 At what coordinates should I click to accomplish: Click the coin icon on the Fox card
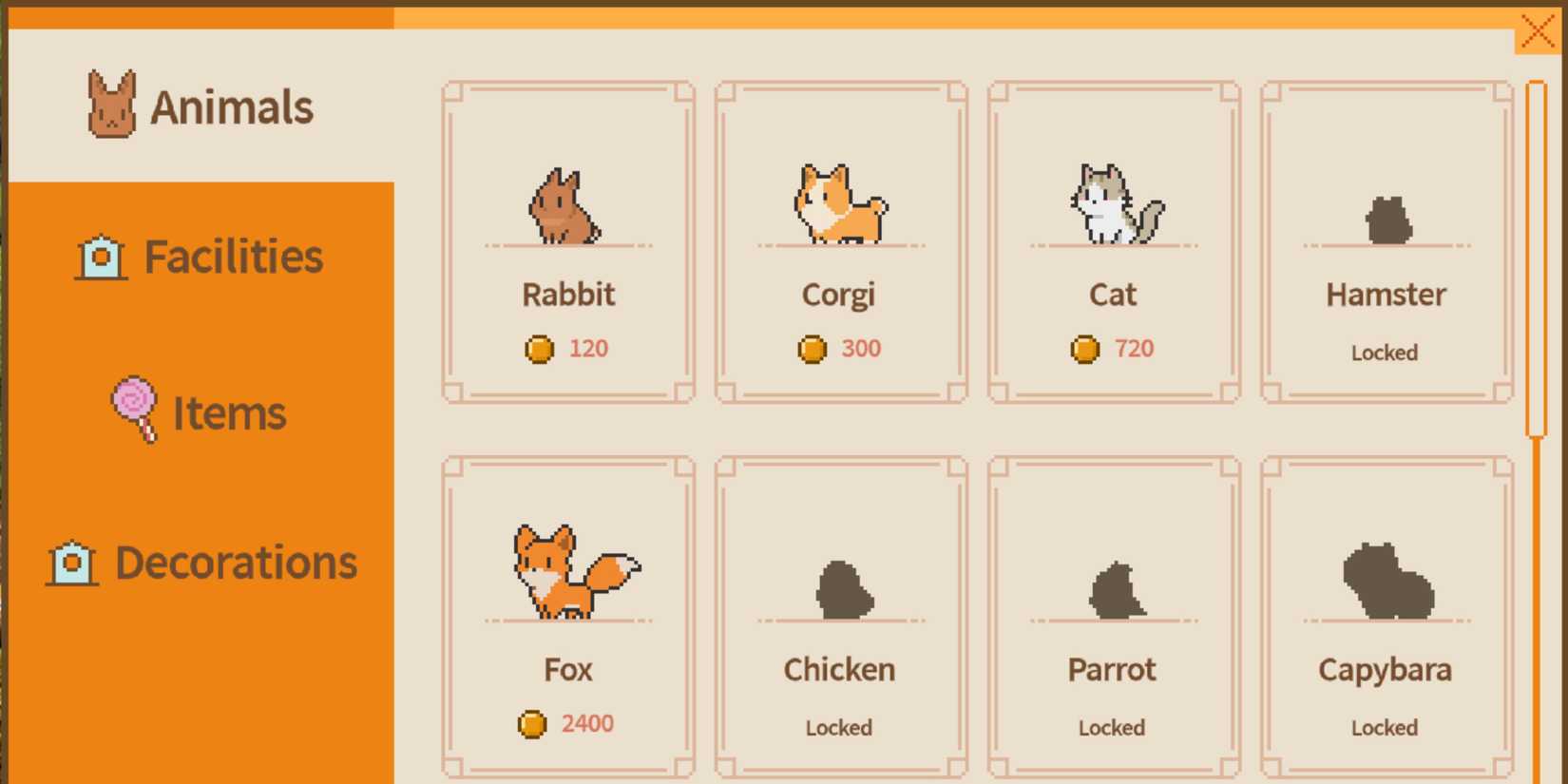(x=532, y=723)
